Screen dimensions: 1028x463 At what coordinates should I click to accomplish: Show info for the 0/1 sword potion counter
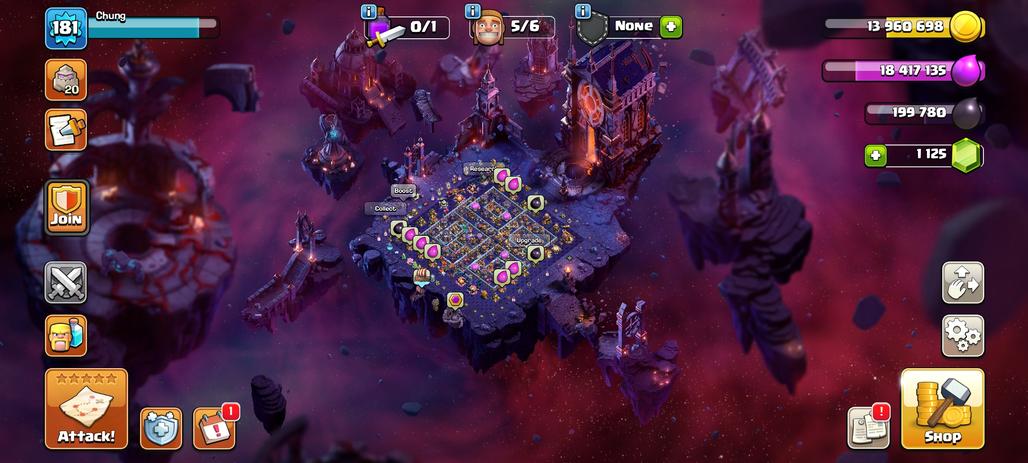click(x=369, y=11)
